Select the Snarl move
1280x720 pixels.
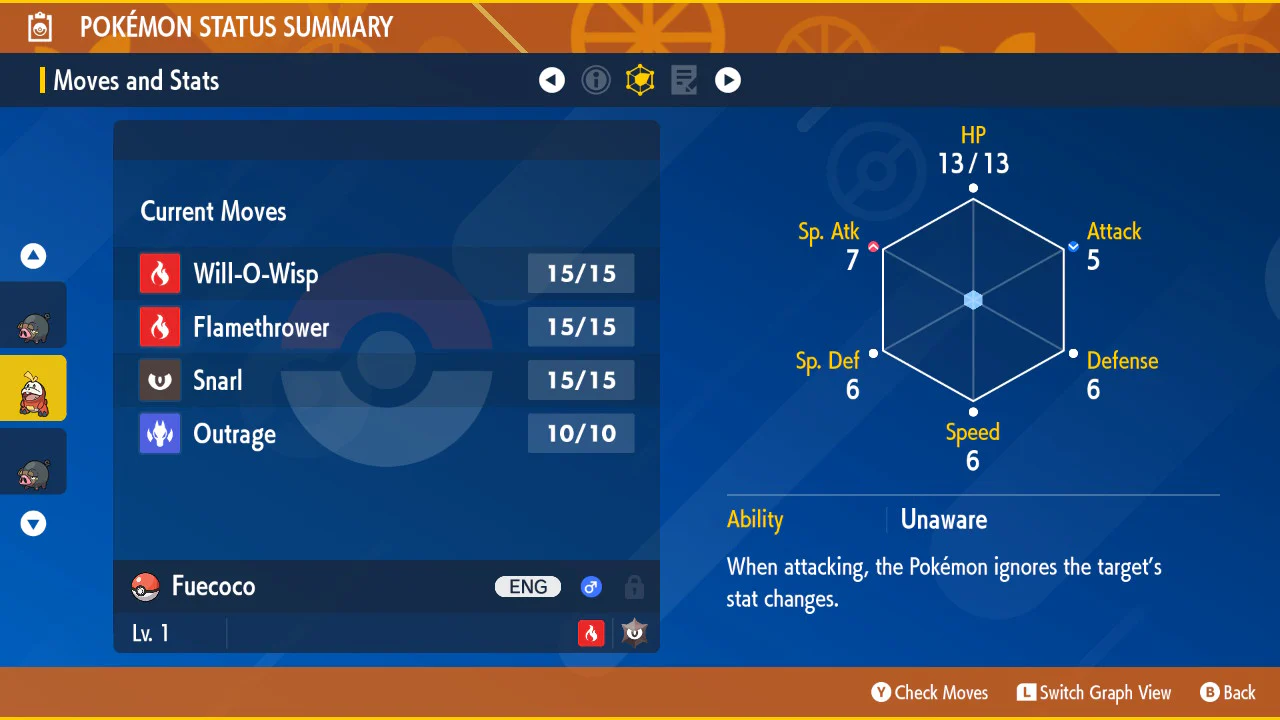coord(386,380)
